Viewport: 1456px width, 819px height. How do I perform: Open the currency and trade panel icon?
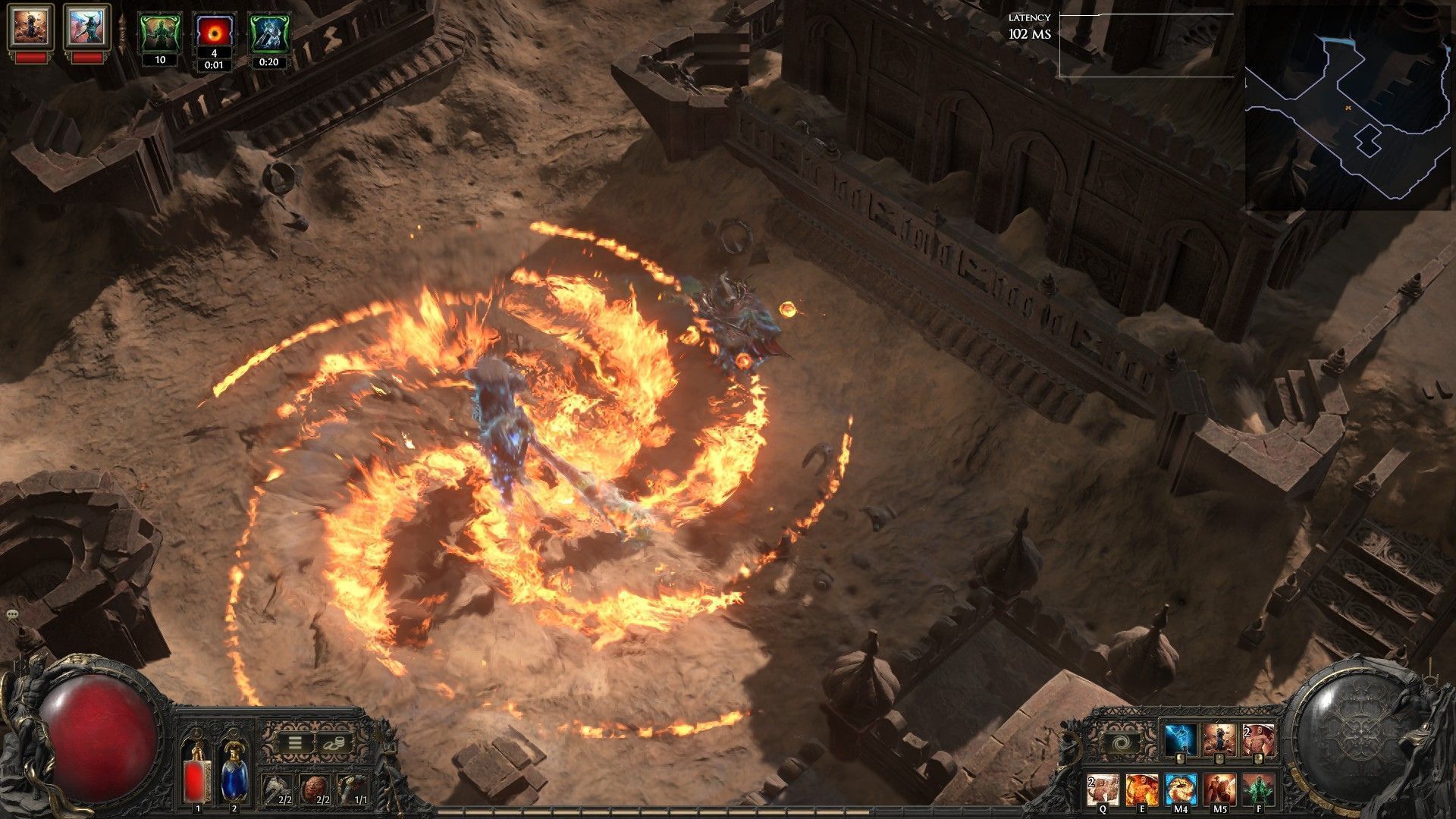click(334, 743)
